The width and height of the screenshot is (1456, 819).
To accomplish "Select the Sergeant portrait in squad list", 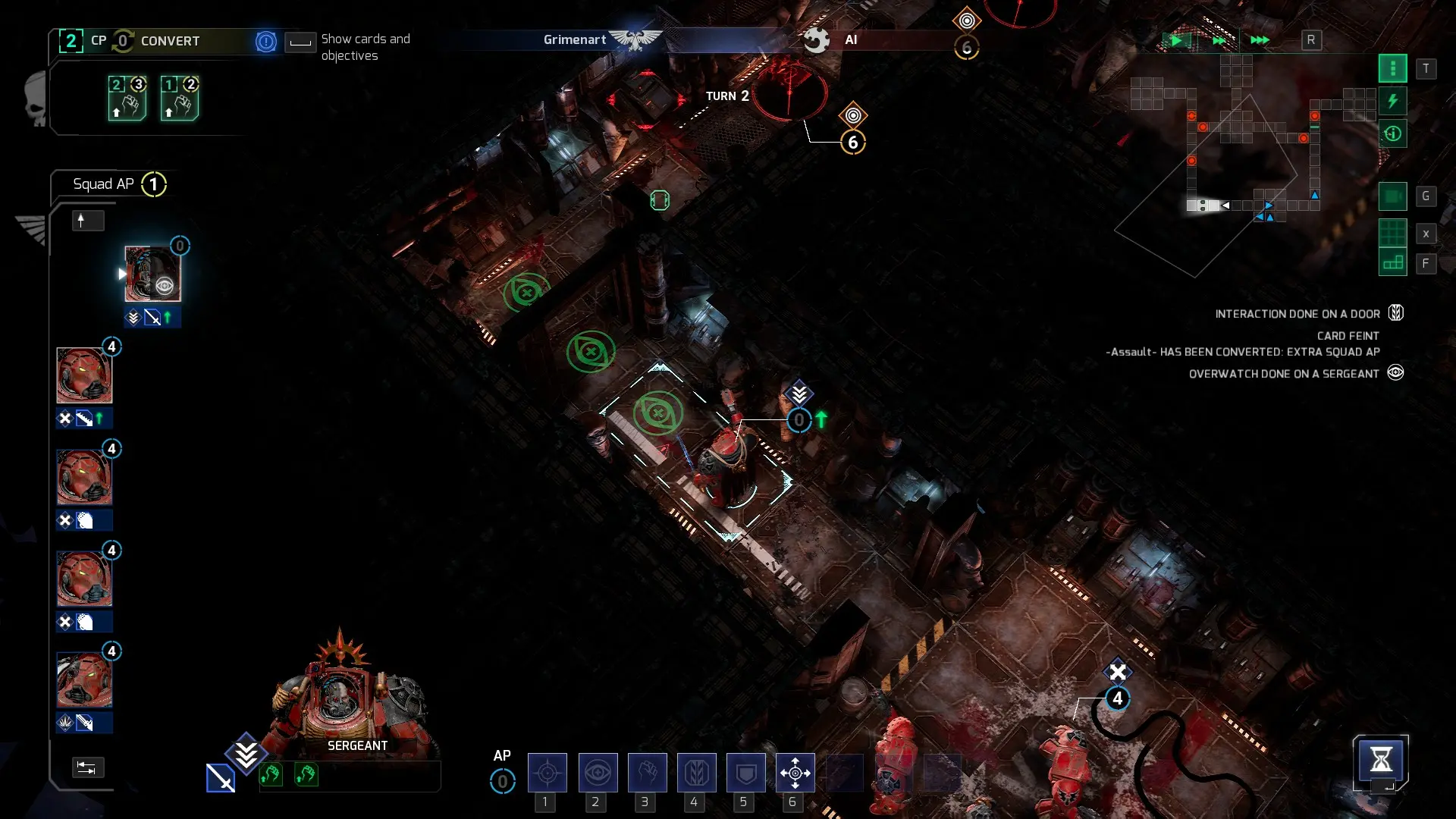I will tap(152, 274).
